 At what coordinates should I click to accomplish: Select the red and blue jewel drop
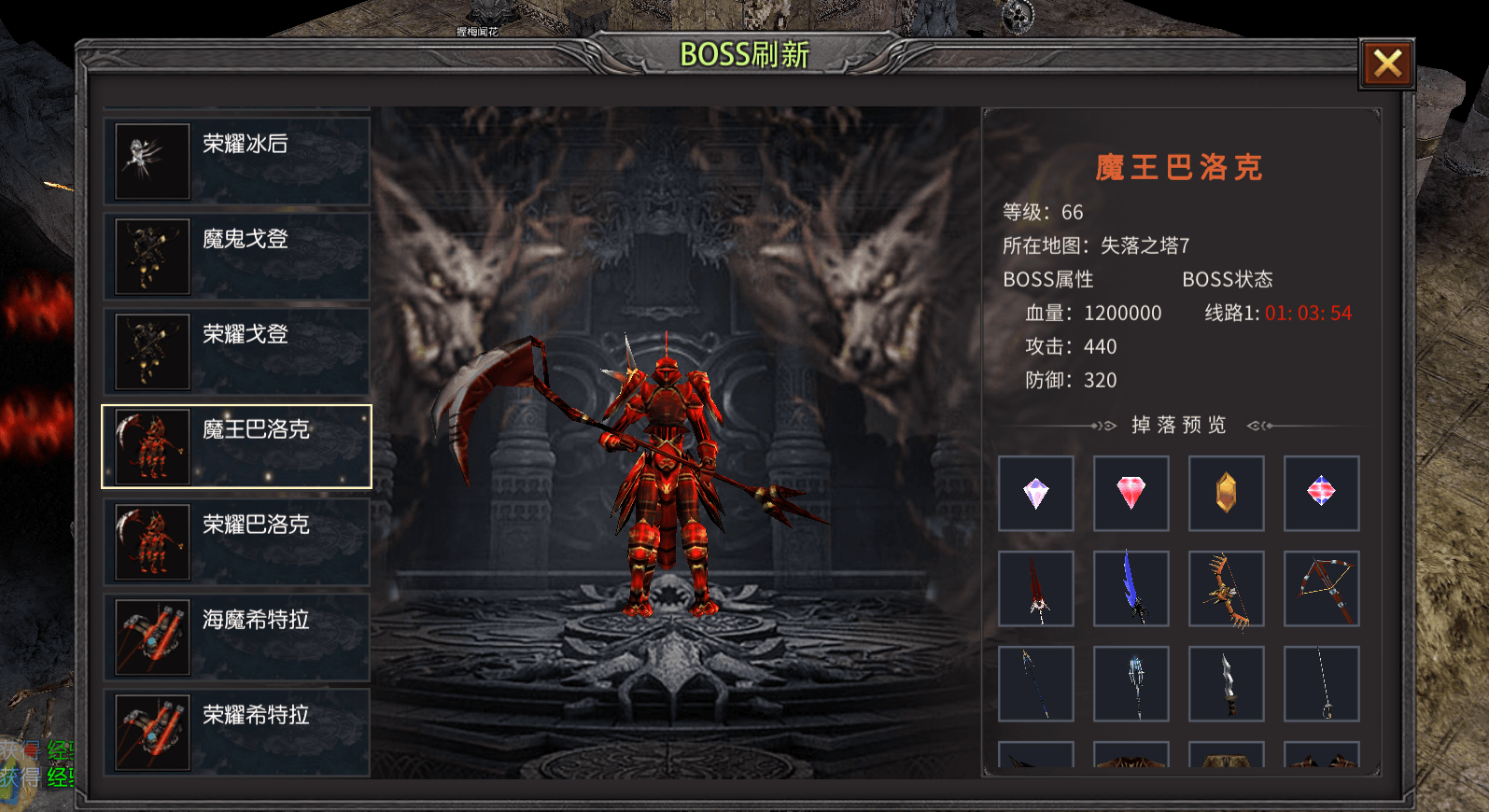1322,494
